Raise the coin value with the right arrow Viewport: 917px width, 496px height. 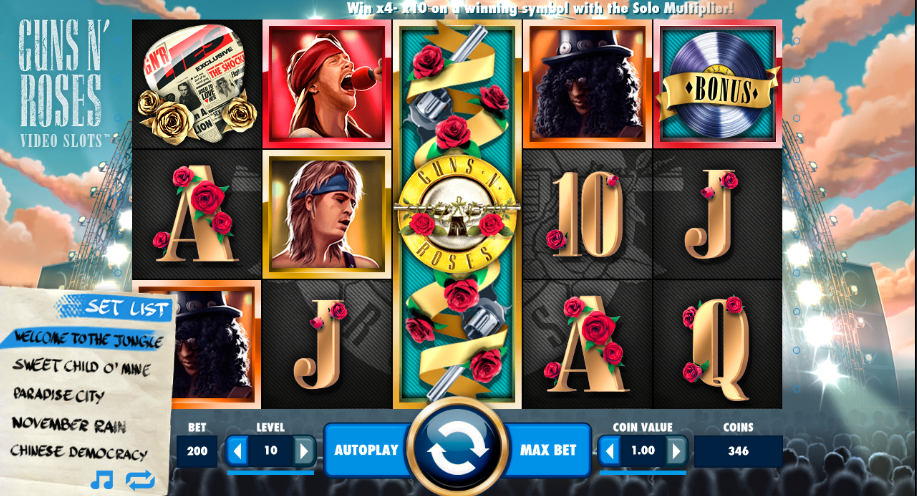tap(676, 451)
